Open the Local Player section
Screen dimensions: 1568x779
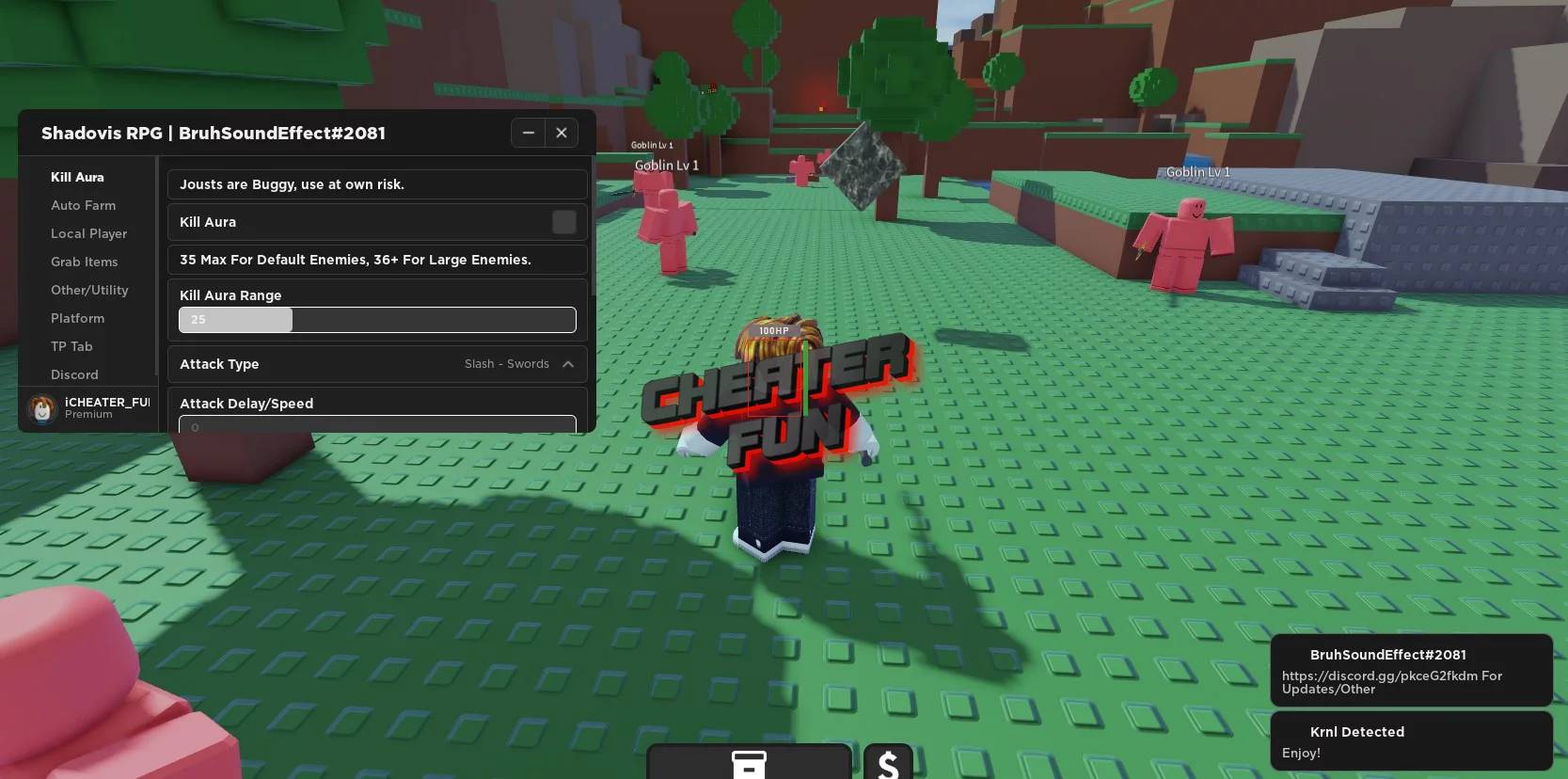(88, 233)
